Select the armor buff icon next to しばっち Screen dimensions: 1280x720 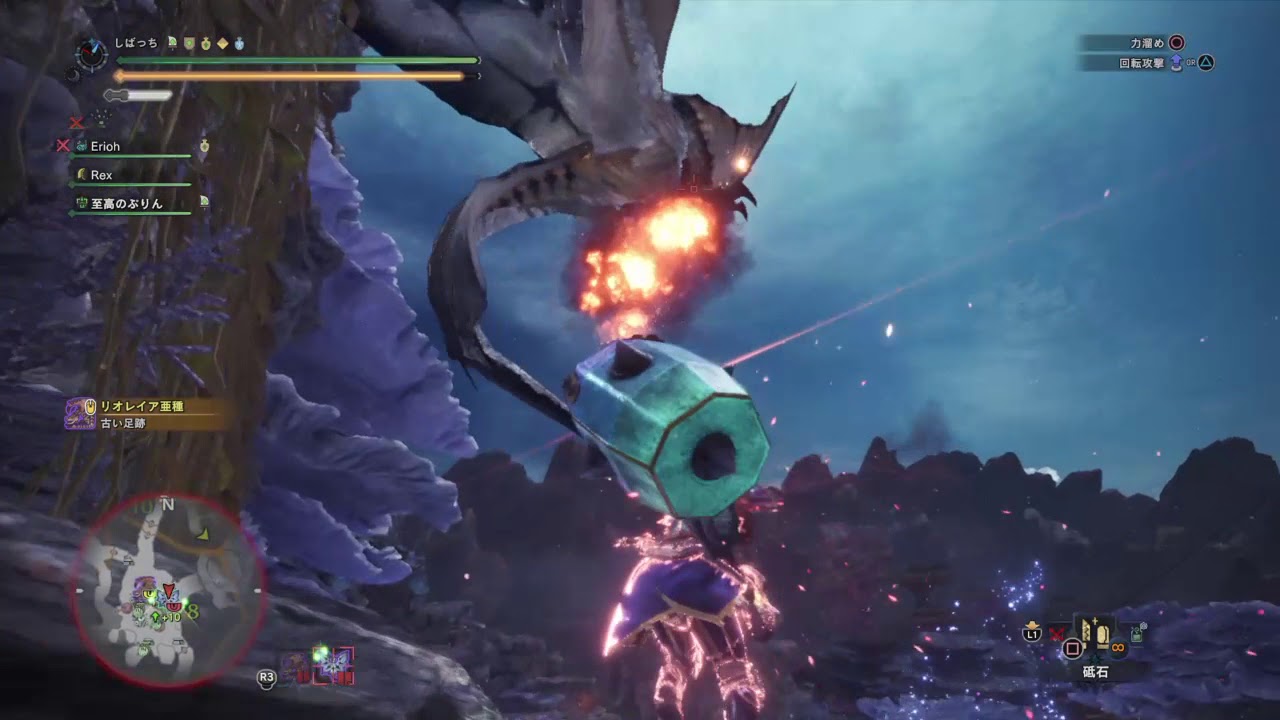pos(190,44)
